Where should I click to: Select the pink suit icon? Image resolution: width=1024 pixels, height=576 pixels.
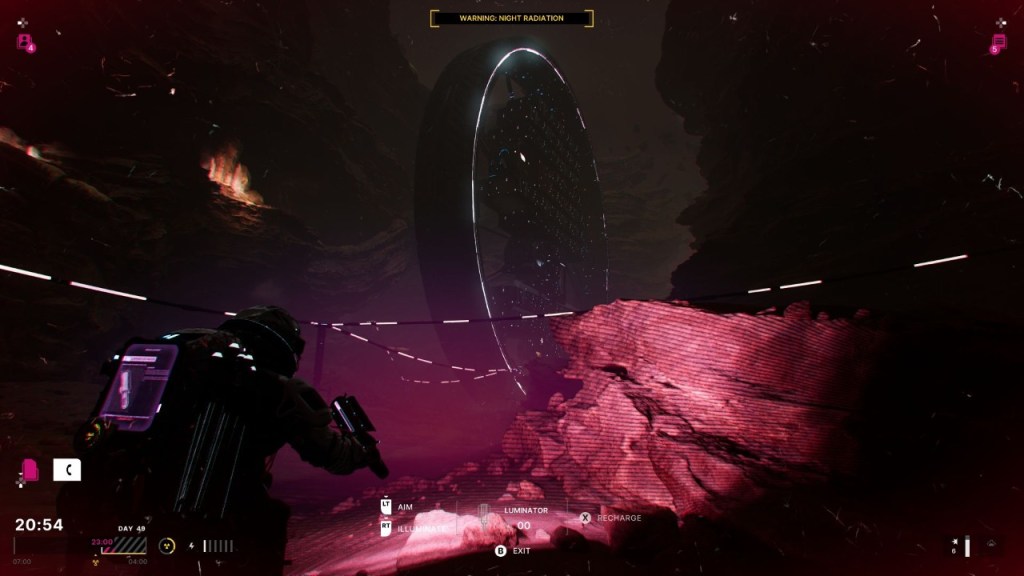[x=30, y=469]
